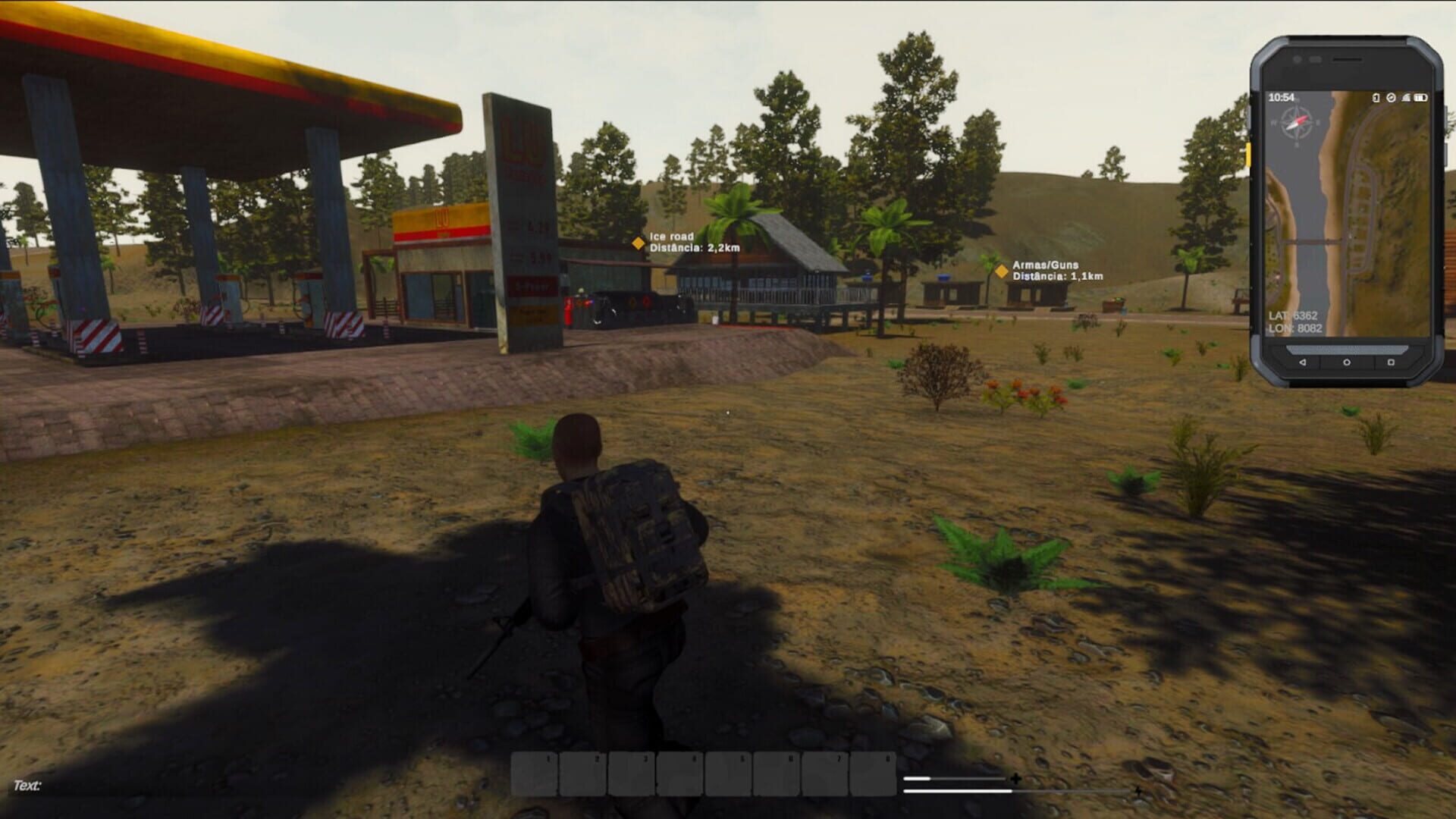Click the 10:54 clock on the phone screen
This screenshot has height=819, width=1456.
[x=1281, y=97]
